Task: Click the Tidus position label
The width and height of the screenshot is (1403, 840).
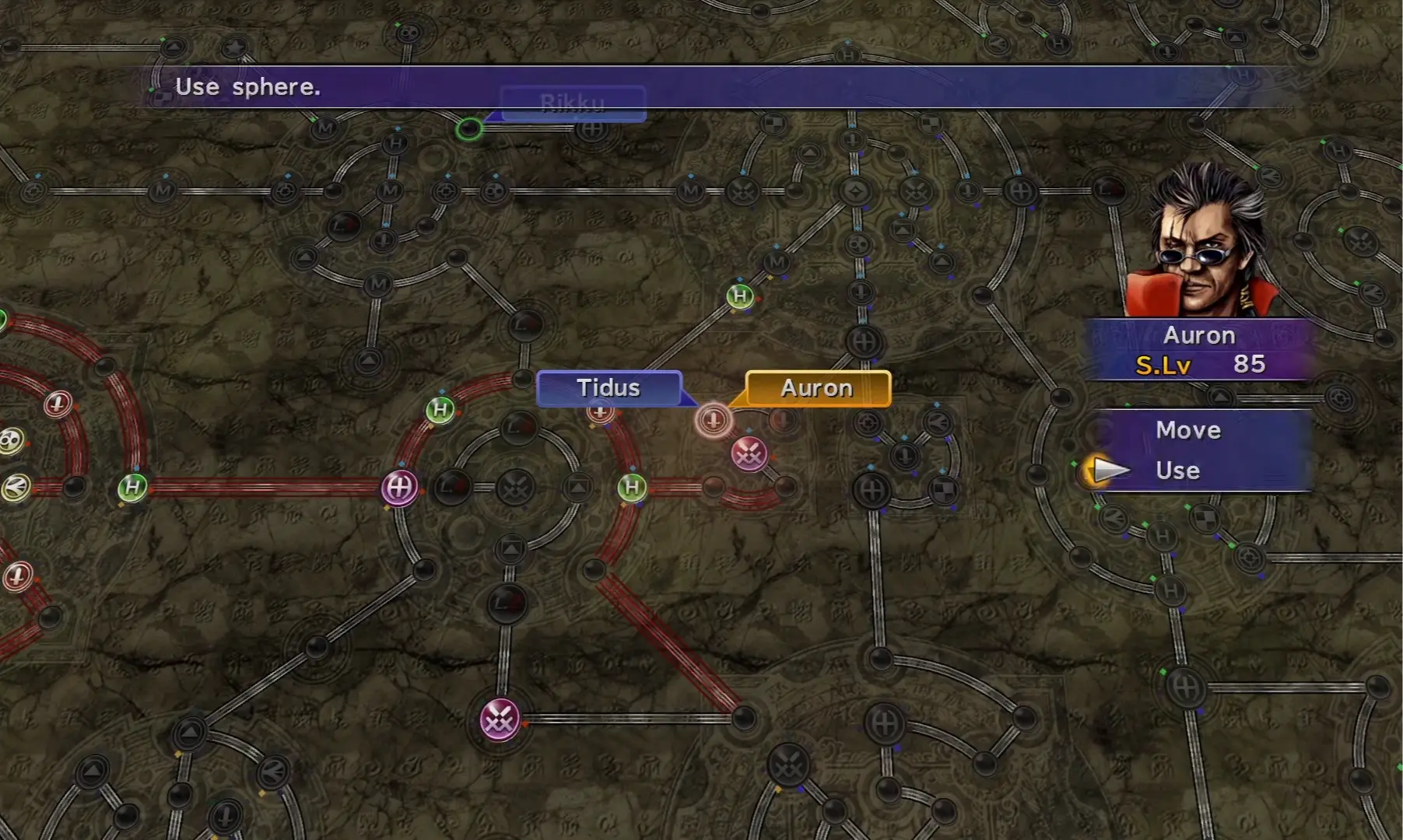Action: (x=609, y=387)
